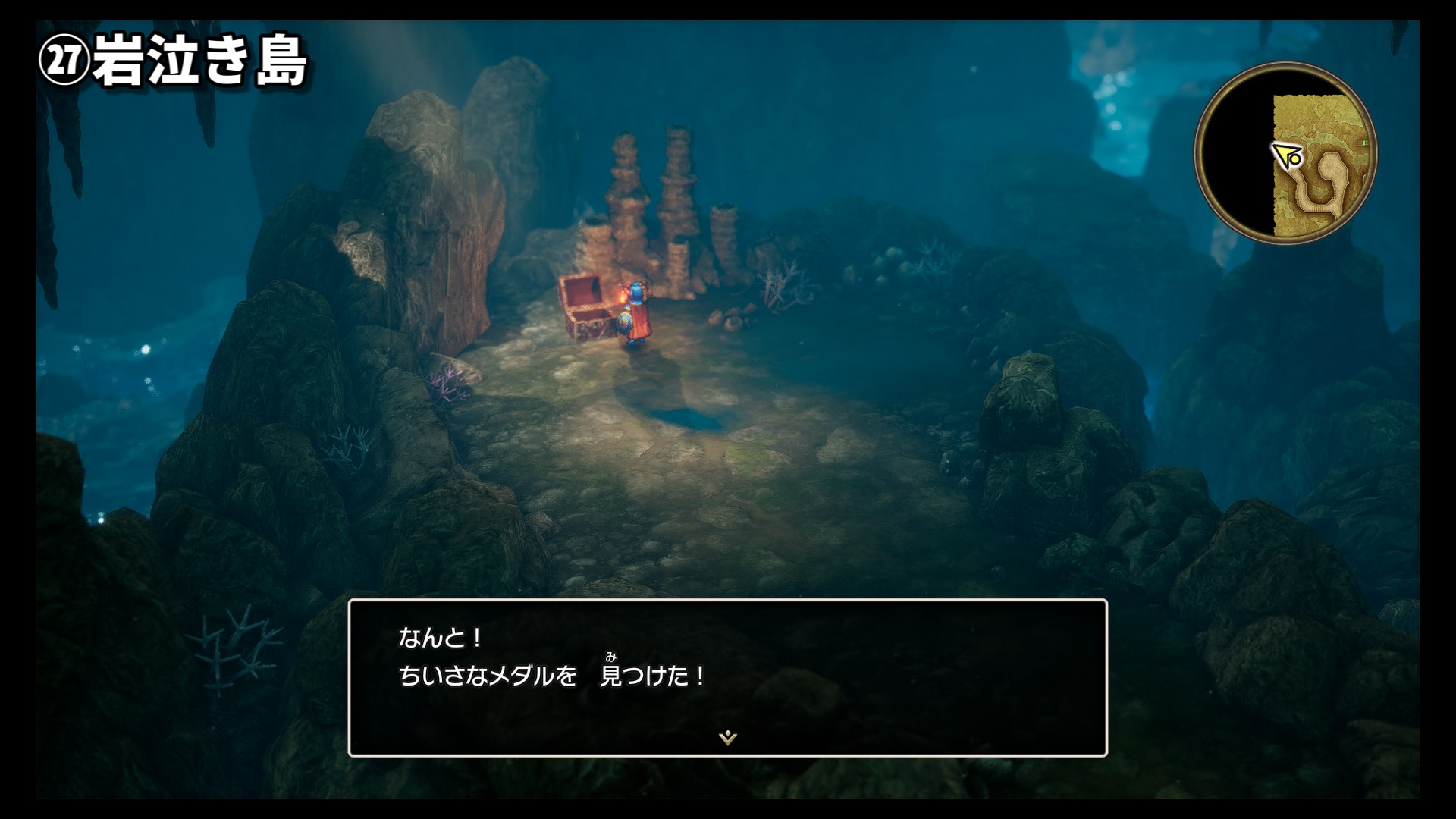Click the message box about finding a Mini Medal
This screenshot has width=1456, height=819.
pos(727,677)
